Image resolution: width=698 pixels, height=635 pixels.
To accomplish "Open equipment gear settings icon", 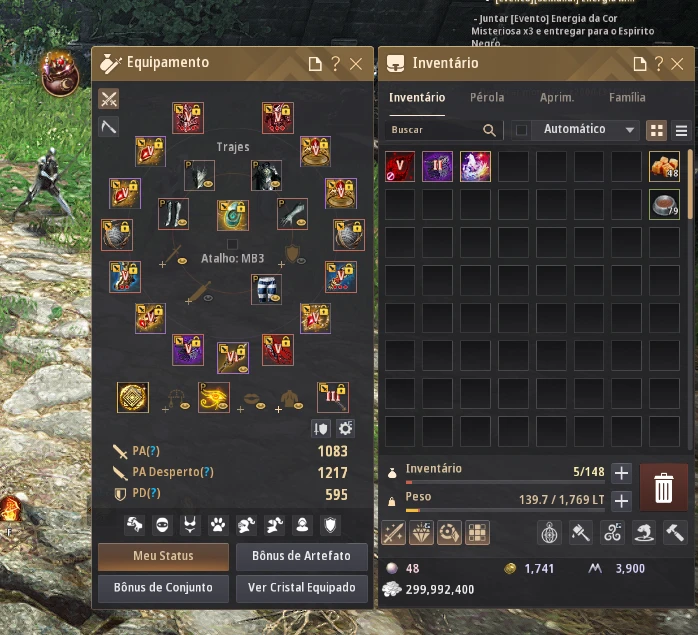I will click(x=346, y=428).
